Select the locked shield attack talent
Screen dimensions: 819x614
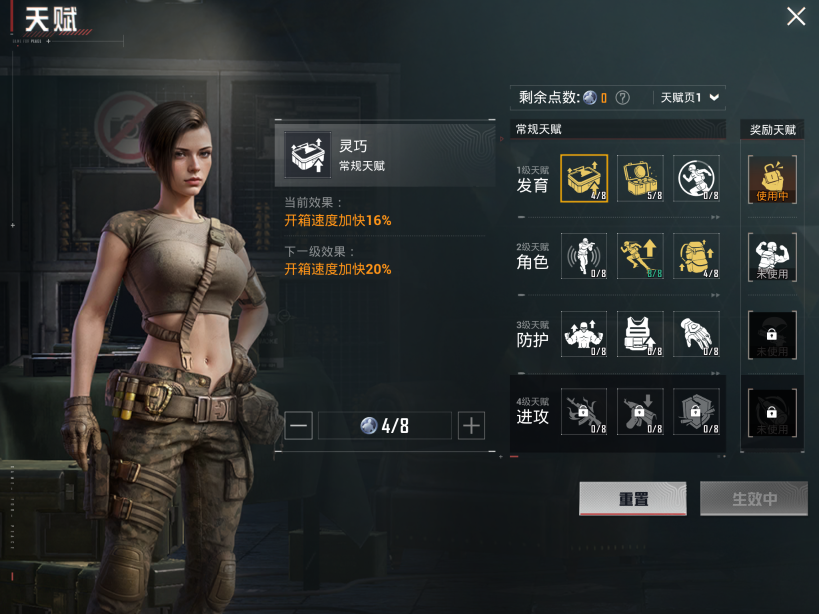click(696, 411)
